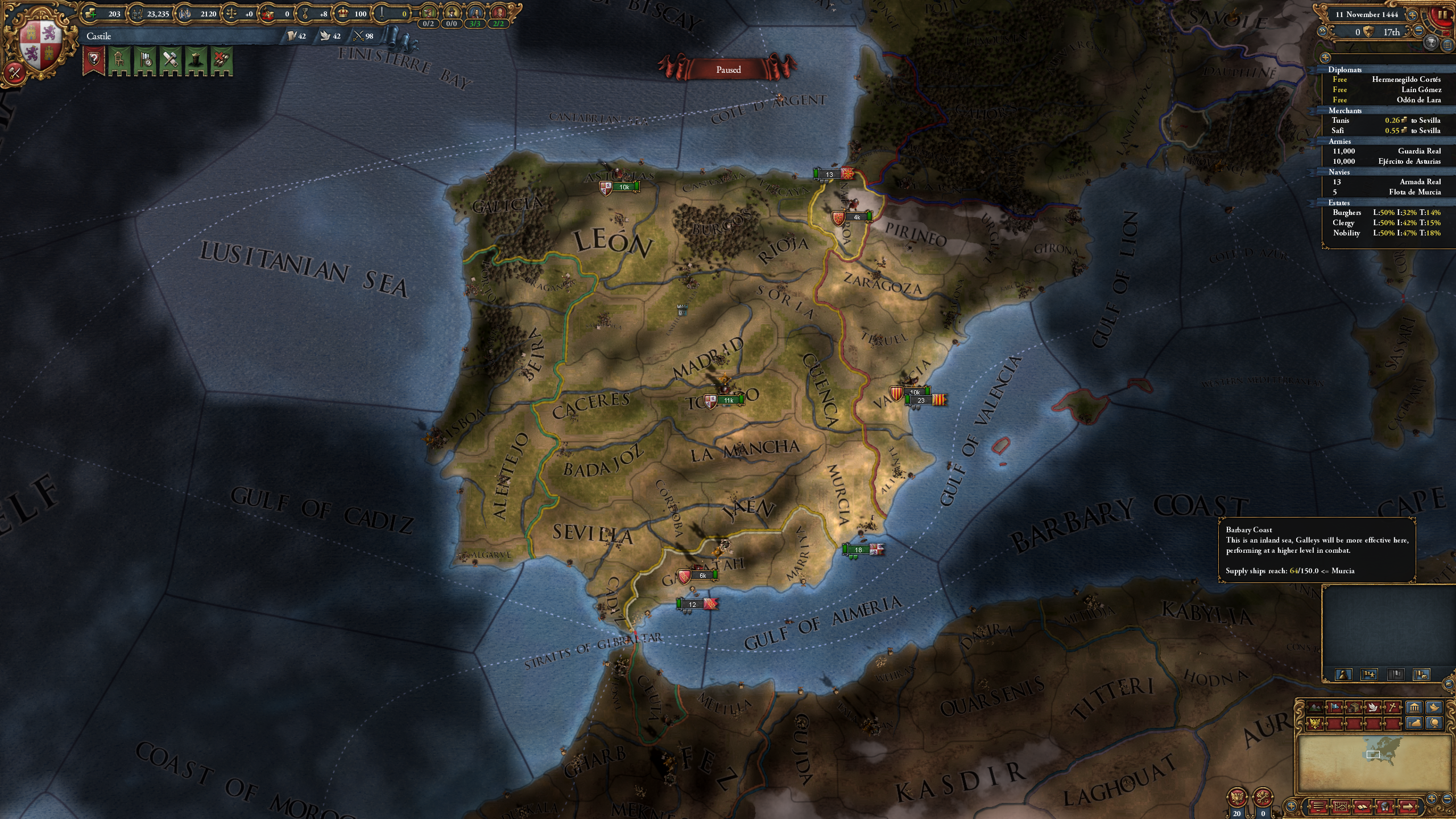This screenshot has width=1456, height=819.
Task: Switch to the religious cross map mode
Action: click(1392, 708)
